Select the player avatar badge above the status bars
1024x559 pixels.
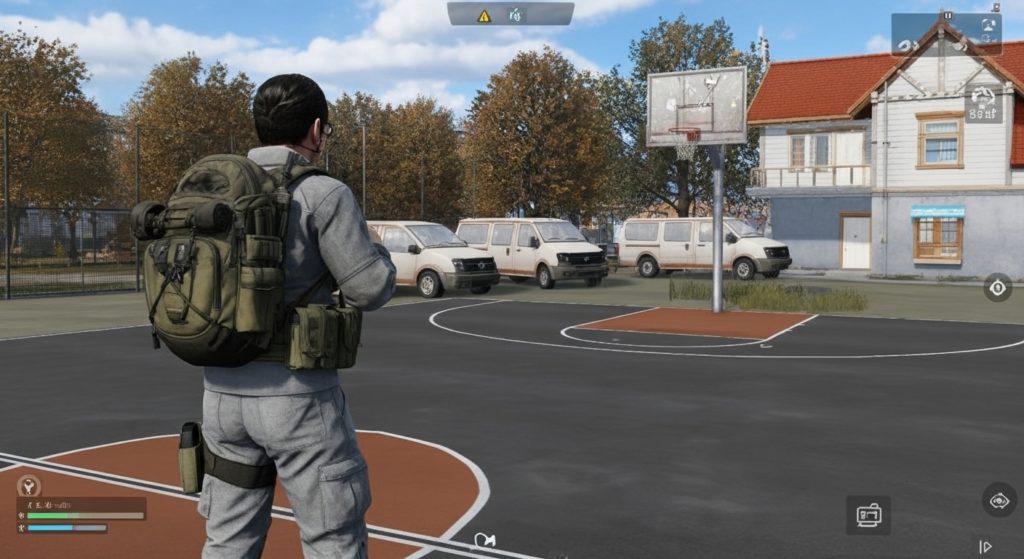28,486
